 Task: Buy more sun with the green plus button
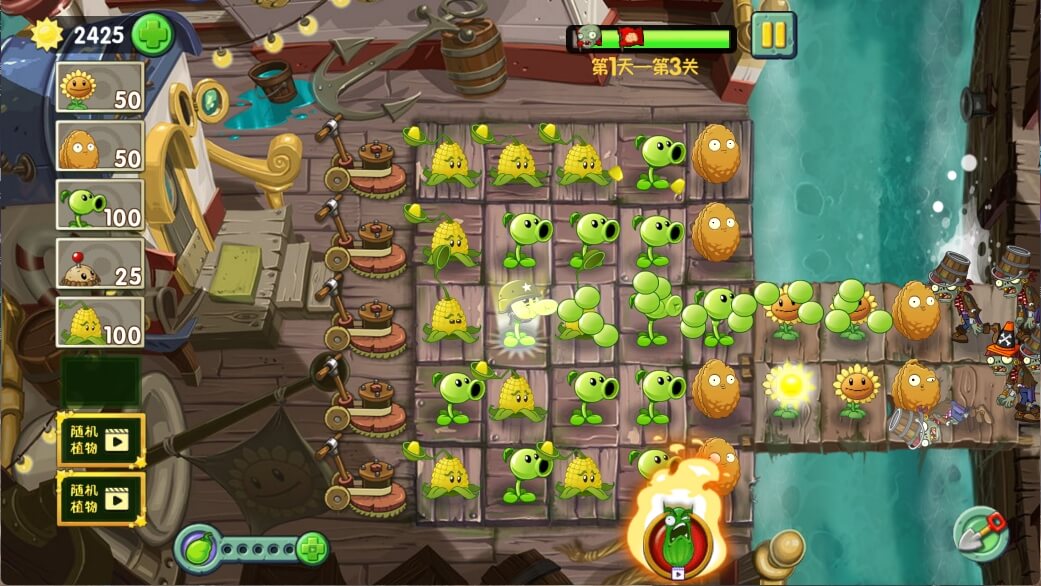pyautogui.click(x=152, y=35)
